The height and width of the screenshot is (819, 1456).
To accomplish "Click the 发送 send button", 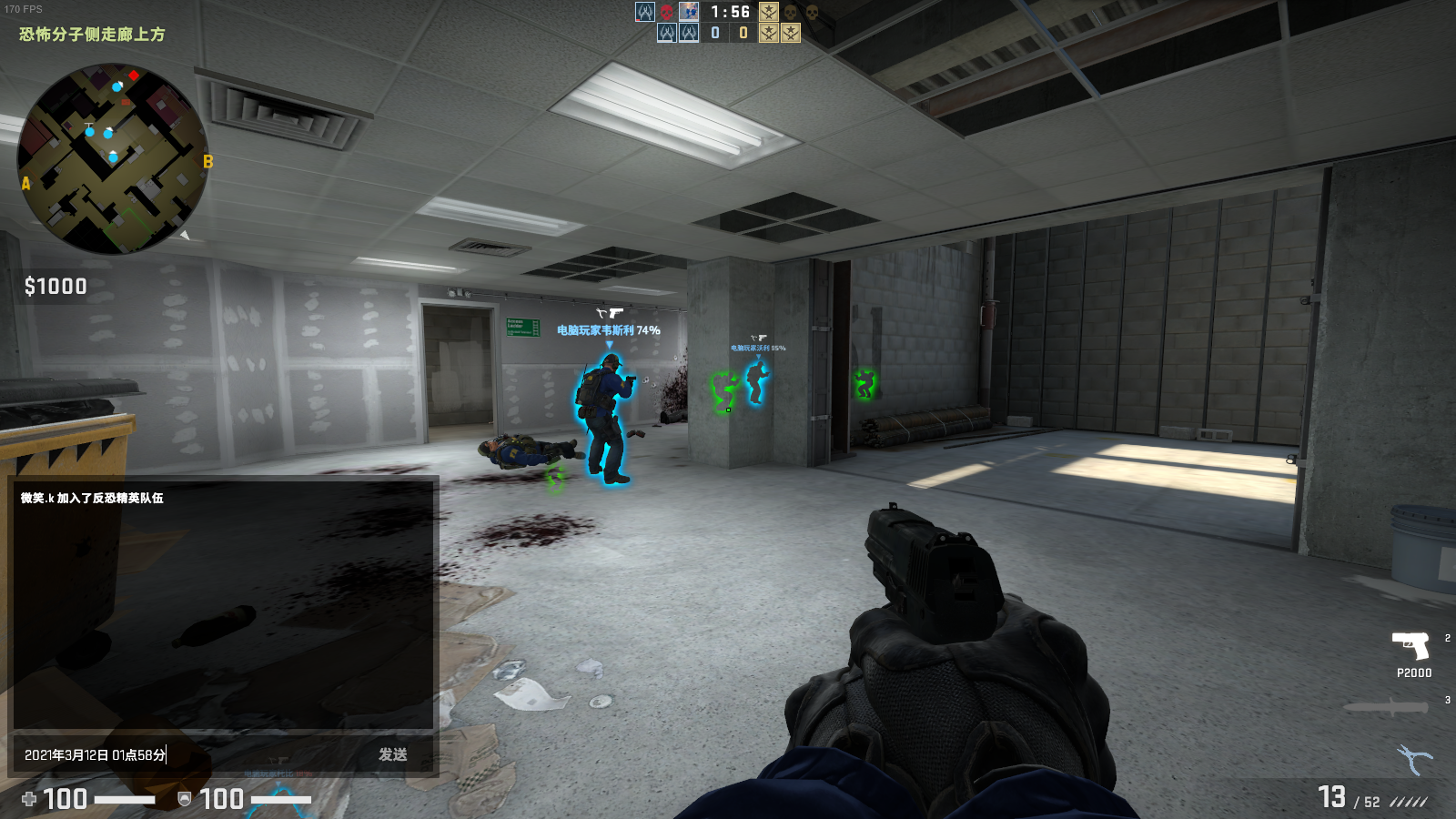I will [x=392, y=754].
